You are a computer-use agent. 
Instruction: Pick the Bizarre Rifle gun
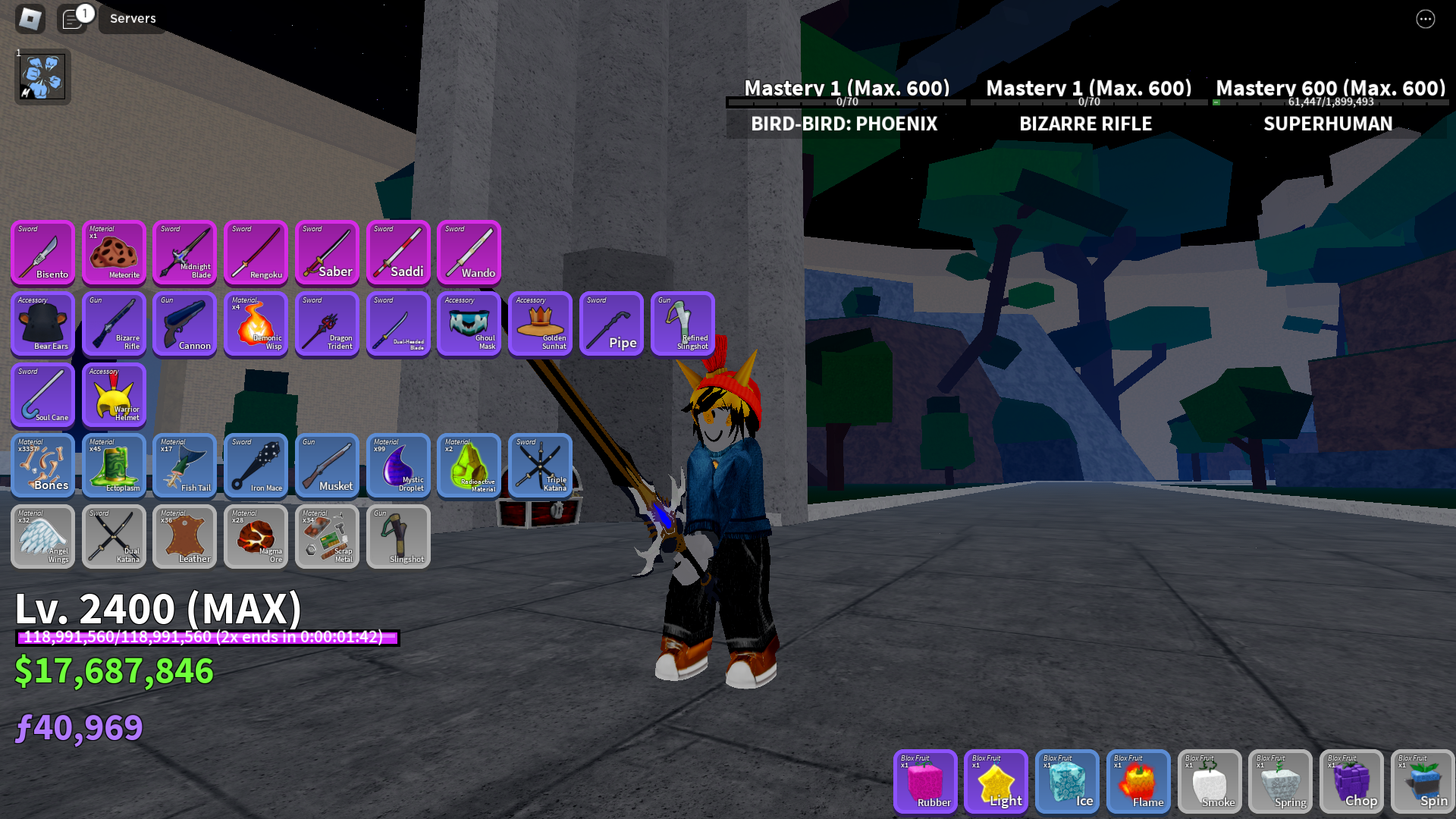114,324
